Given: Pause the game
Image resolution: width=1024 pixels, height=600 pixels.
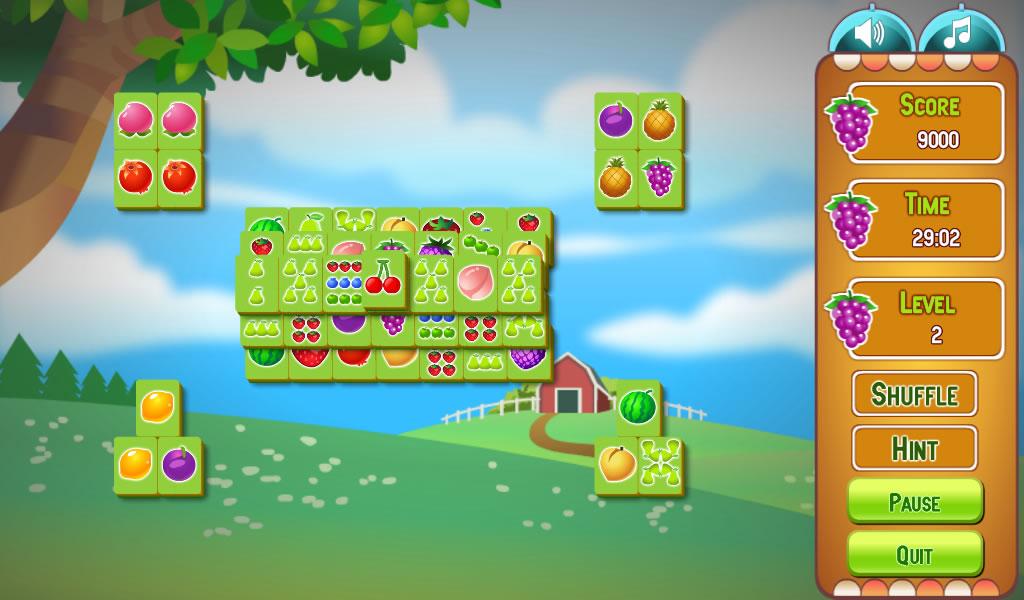Looking at the screenshot, I should click(914, 502).
